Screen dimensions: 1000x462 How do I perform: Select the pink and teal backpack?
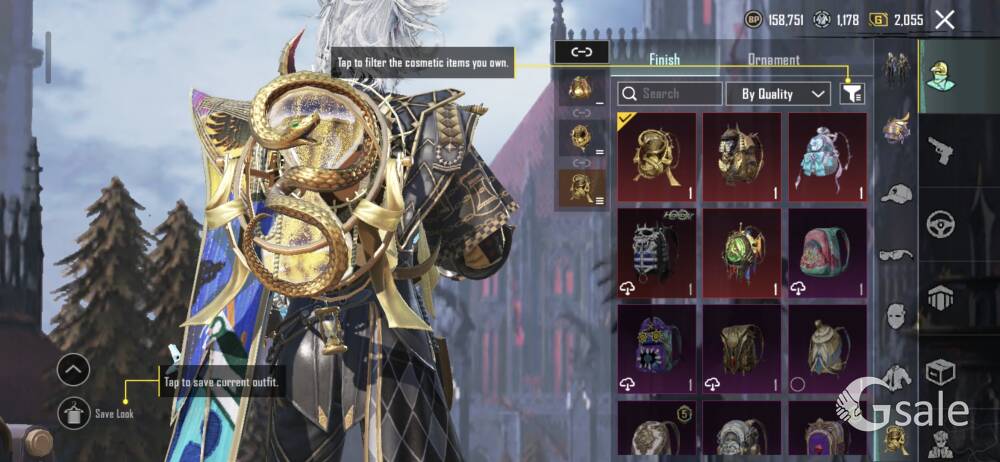point(827,251)
